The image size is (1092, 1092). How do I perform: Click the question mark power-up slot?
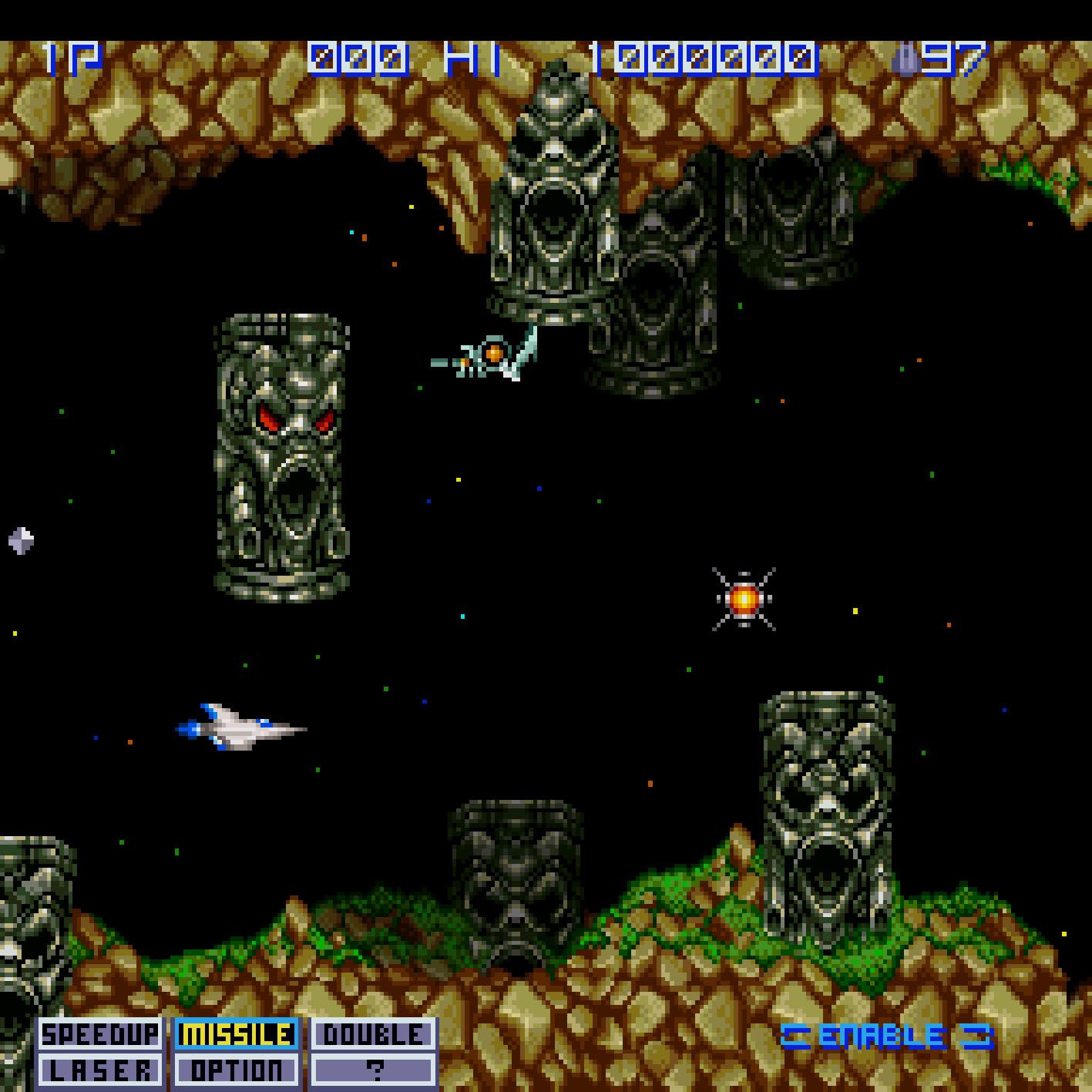374,1070
